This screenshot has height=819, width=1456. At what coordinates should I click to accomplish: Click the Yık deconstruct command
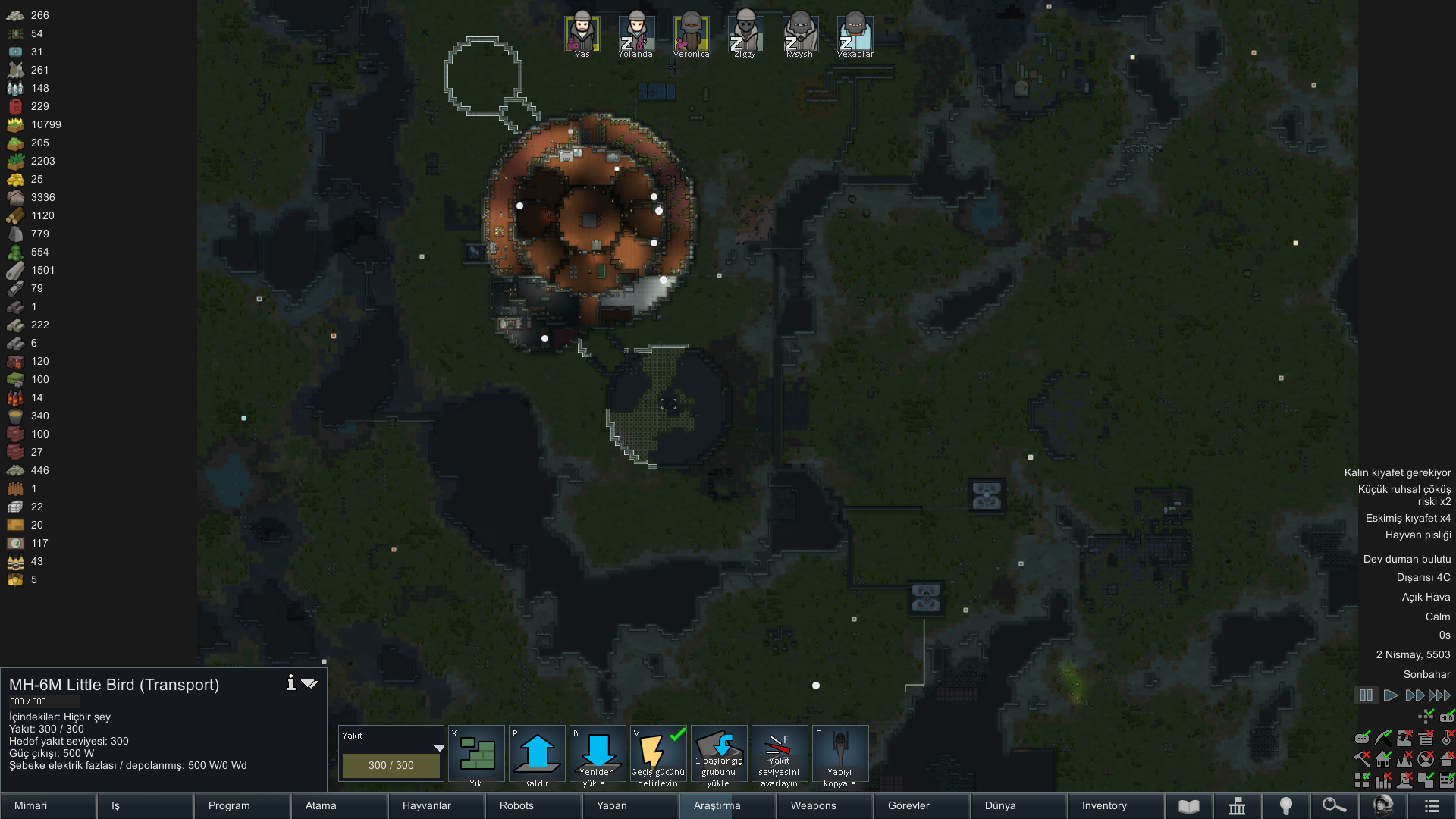[x=476, y=756]
